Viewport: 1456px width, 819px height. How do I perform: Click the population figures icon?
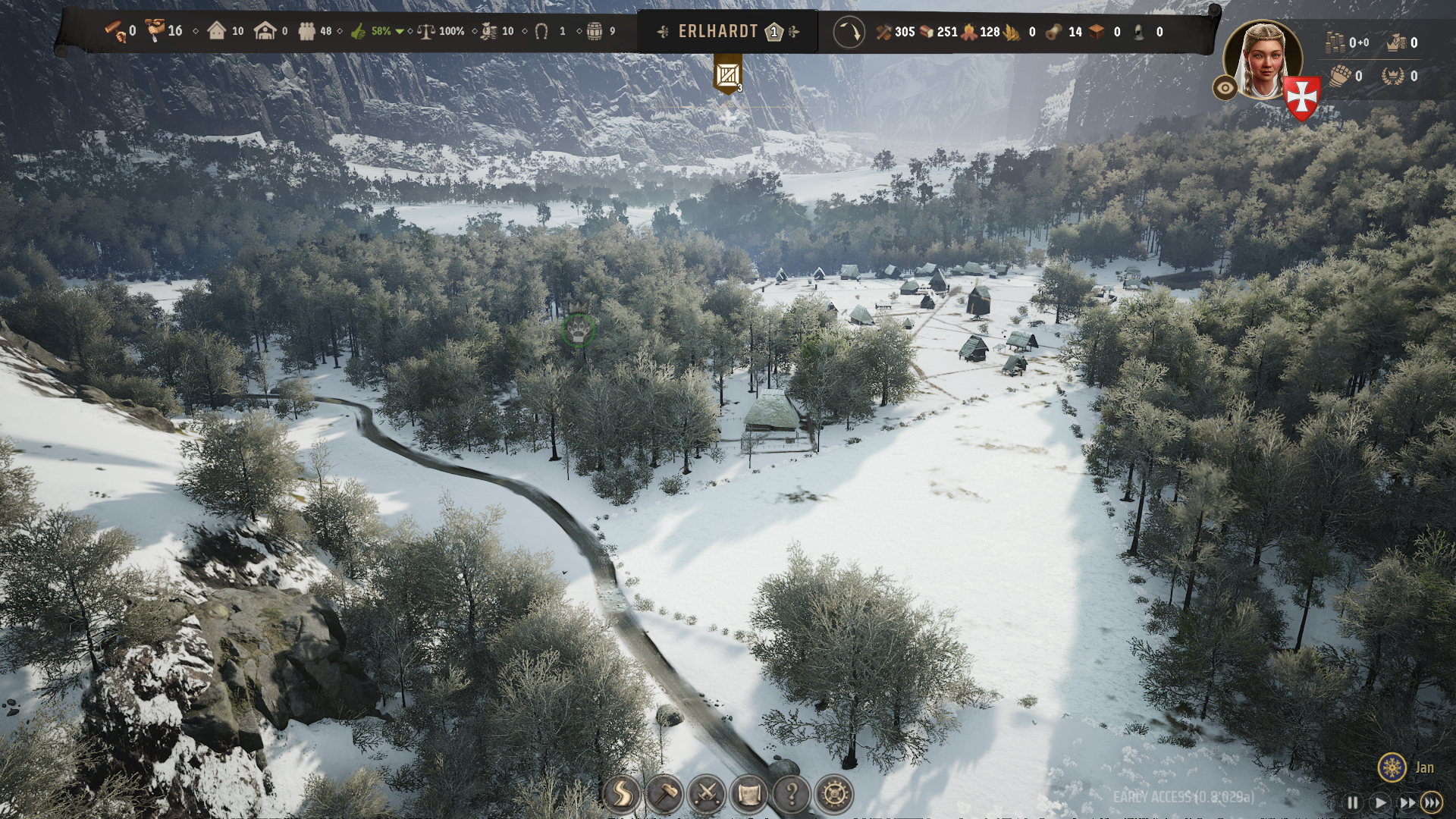[306, 32]
